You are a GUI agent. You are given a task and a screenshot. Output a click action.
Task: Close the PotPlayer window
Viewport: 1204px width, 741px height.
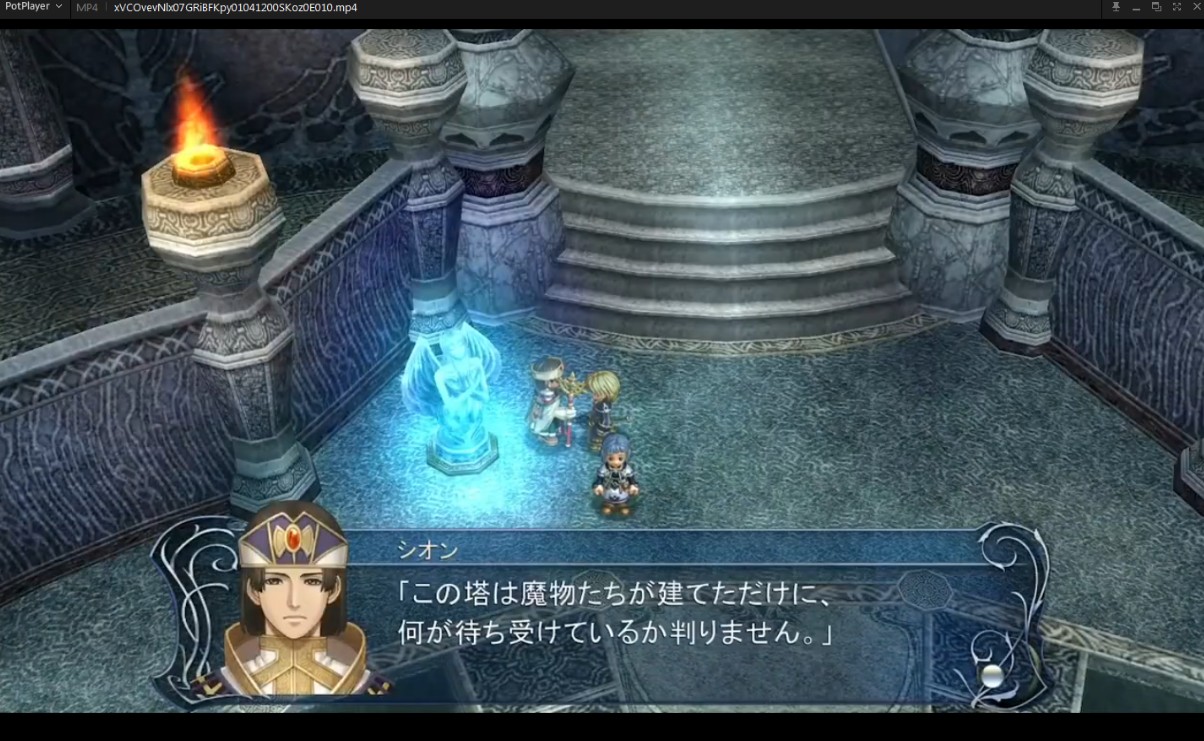click(x=1195, y=7)
